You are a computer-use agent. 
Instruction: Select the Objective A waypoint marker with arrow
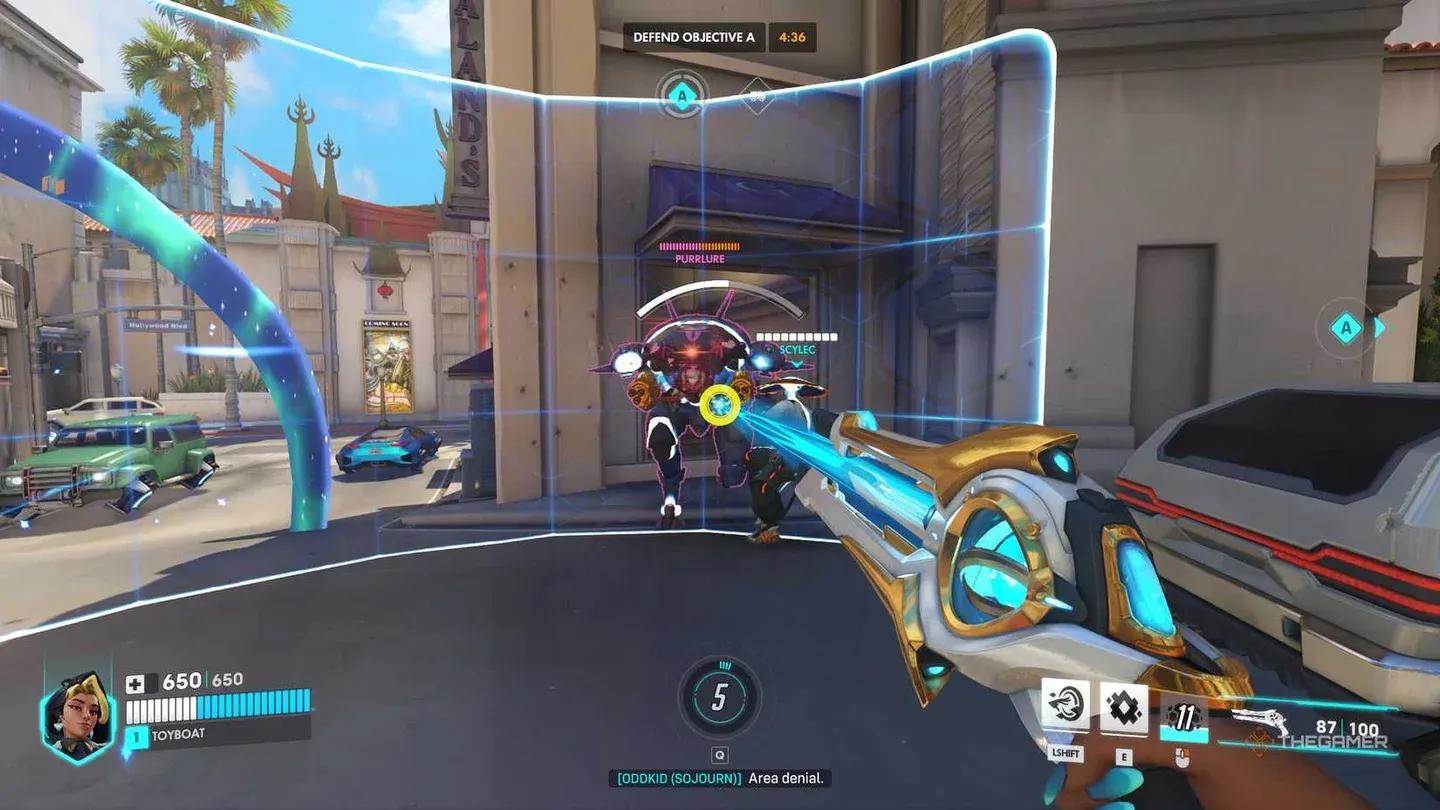(x=1348, y=328)
